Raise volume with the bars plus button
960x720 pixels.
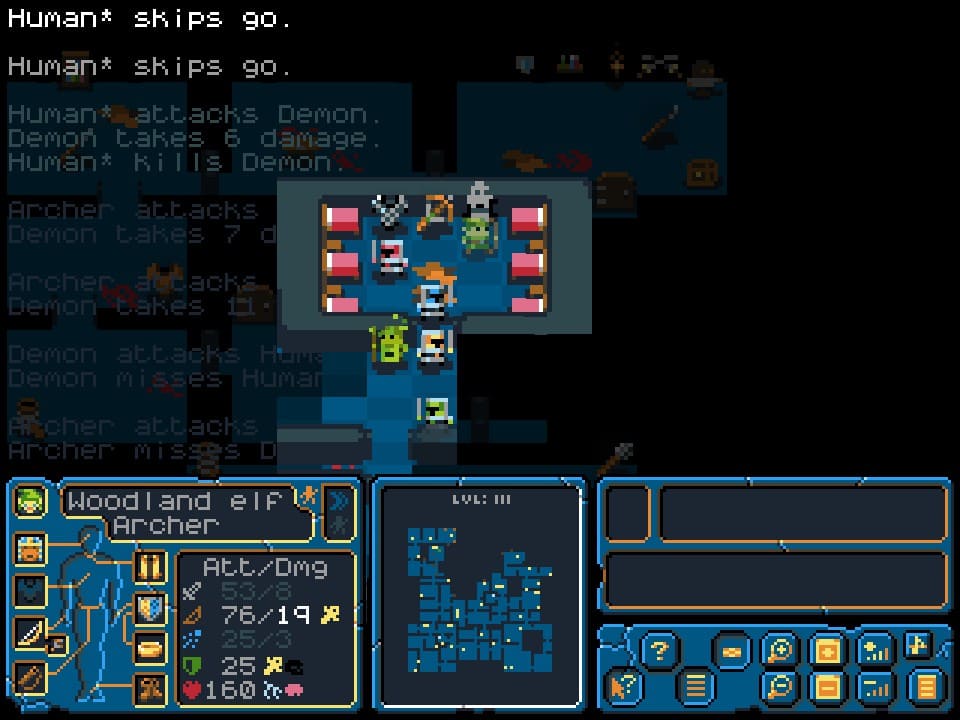(875, 652)
